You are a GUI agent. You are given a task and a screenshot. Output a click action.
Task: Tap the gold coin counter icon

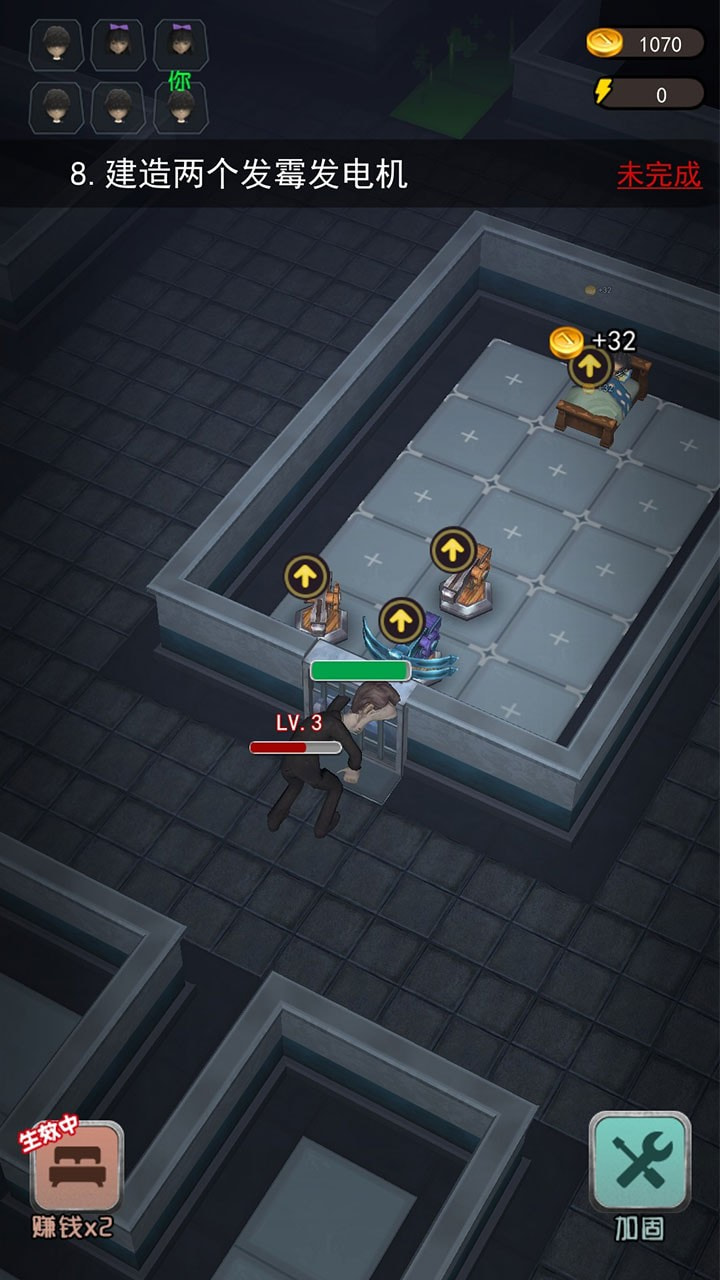coord(604,43)
